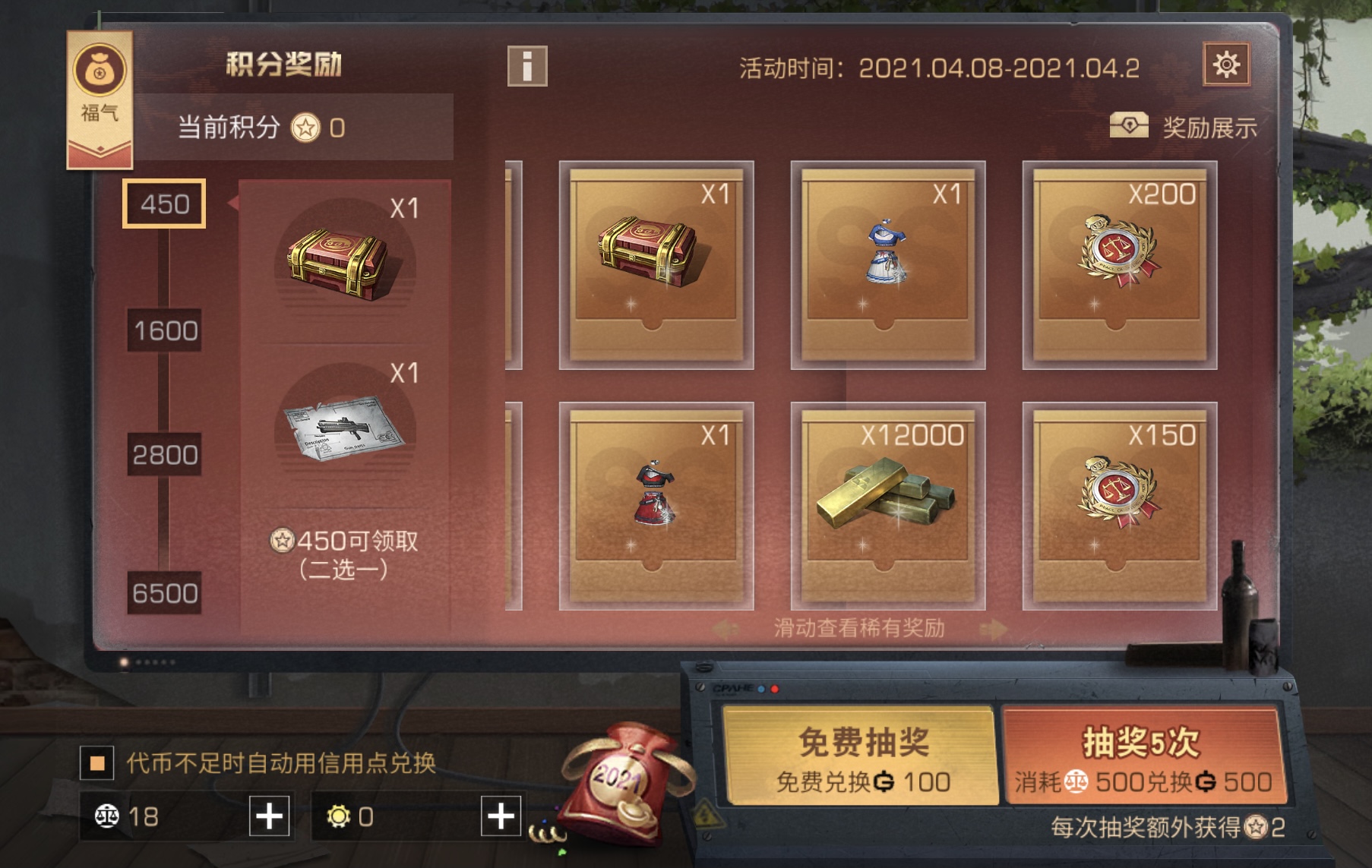
Task: Select the 450 points milestone tab
Action: pos(163,204)
